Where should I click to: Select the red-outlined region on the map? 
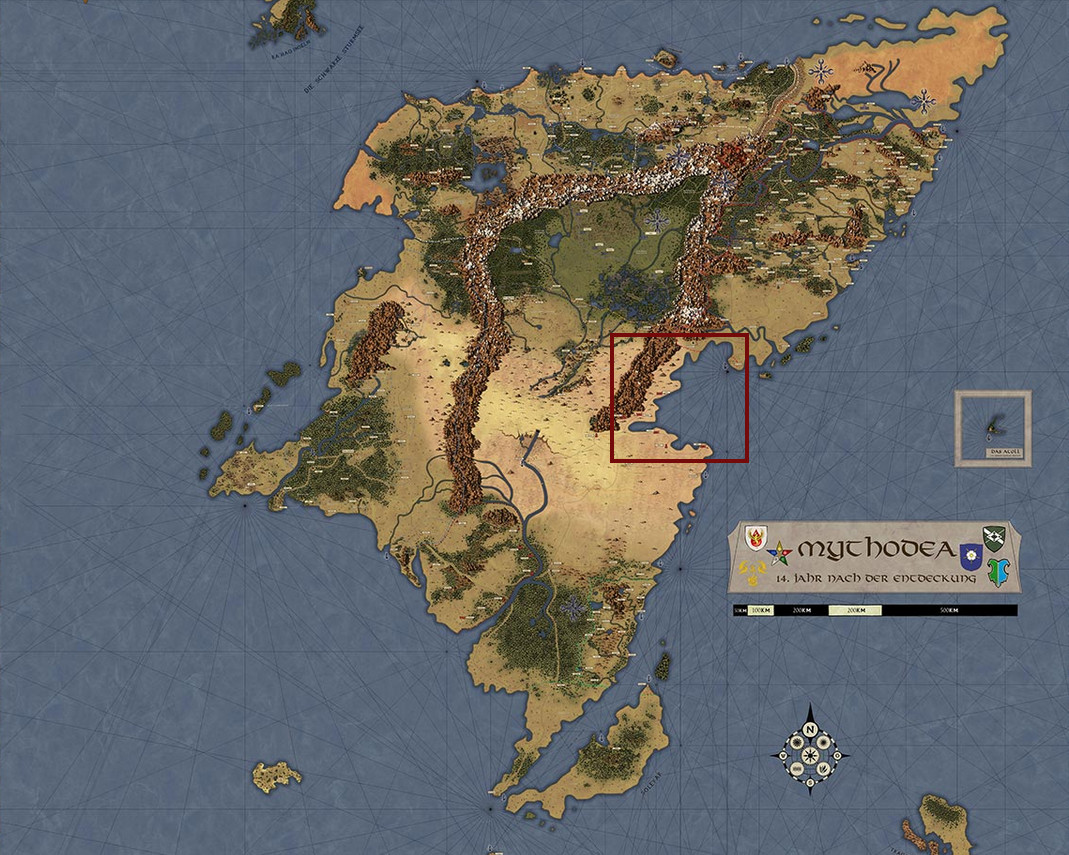(x=679, y=398)
